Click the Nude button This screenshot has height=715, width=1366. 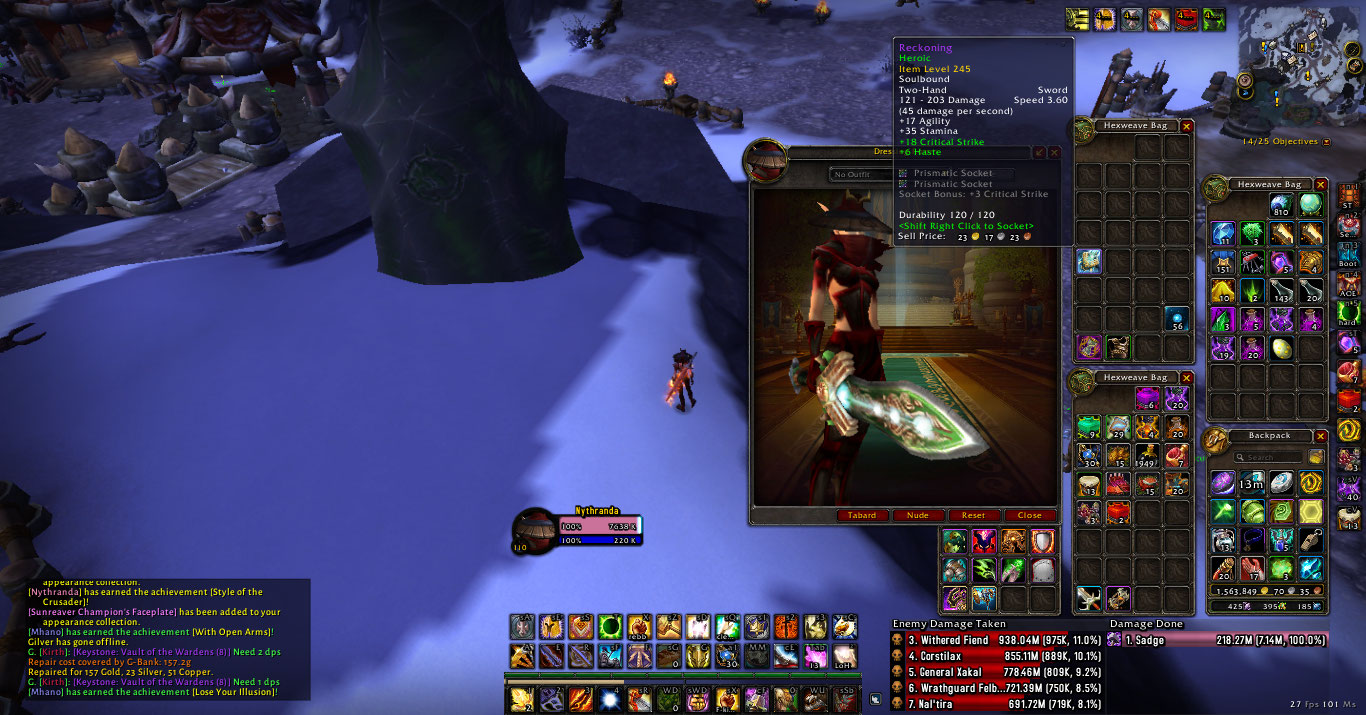click(917, 515)
